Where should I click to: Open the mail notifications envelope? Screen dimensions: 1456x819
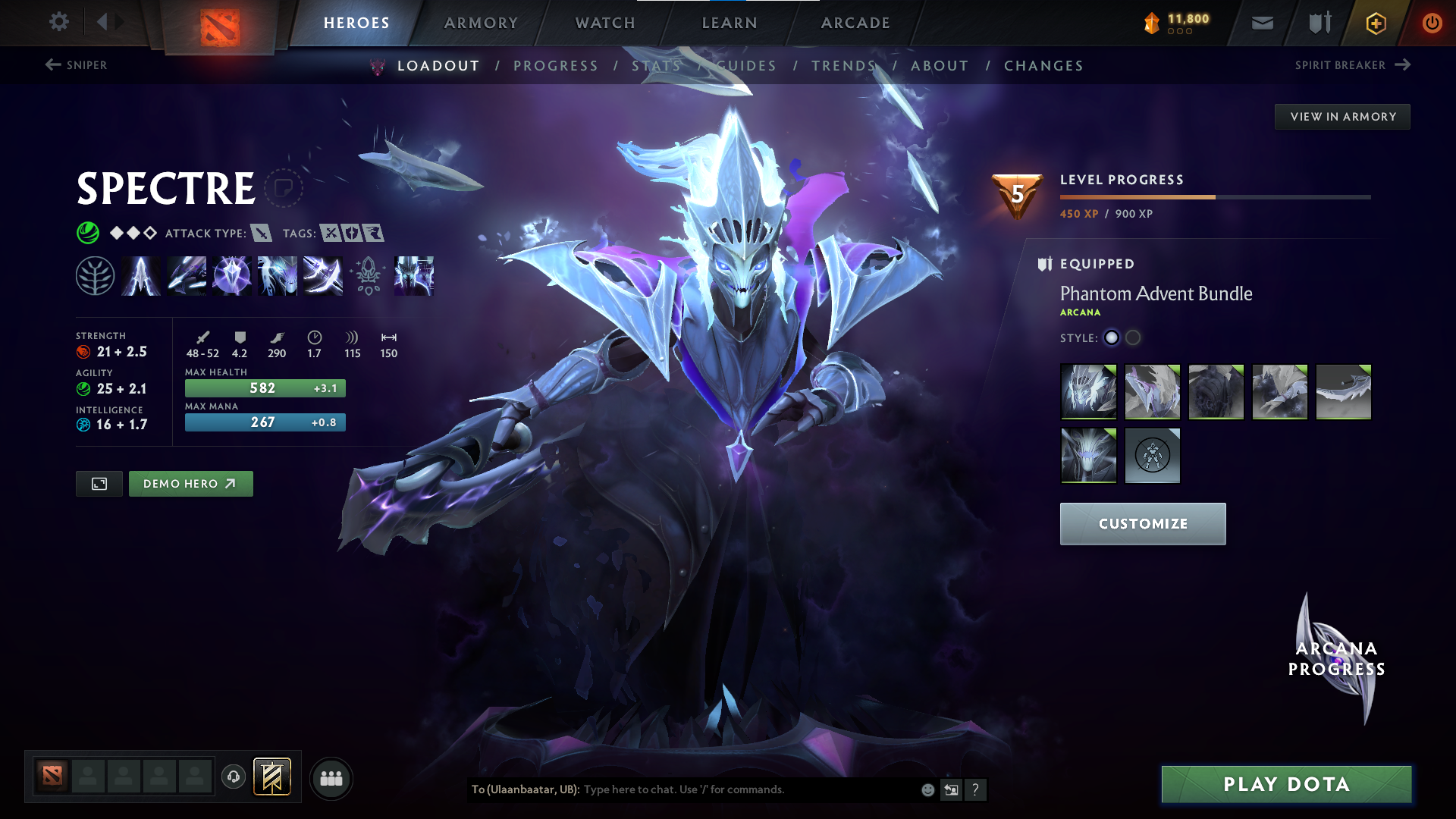click(1261, 23)
